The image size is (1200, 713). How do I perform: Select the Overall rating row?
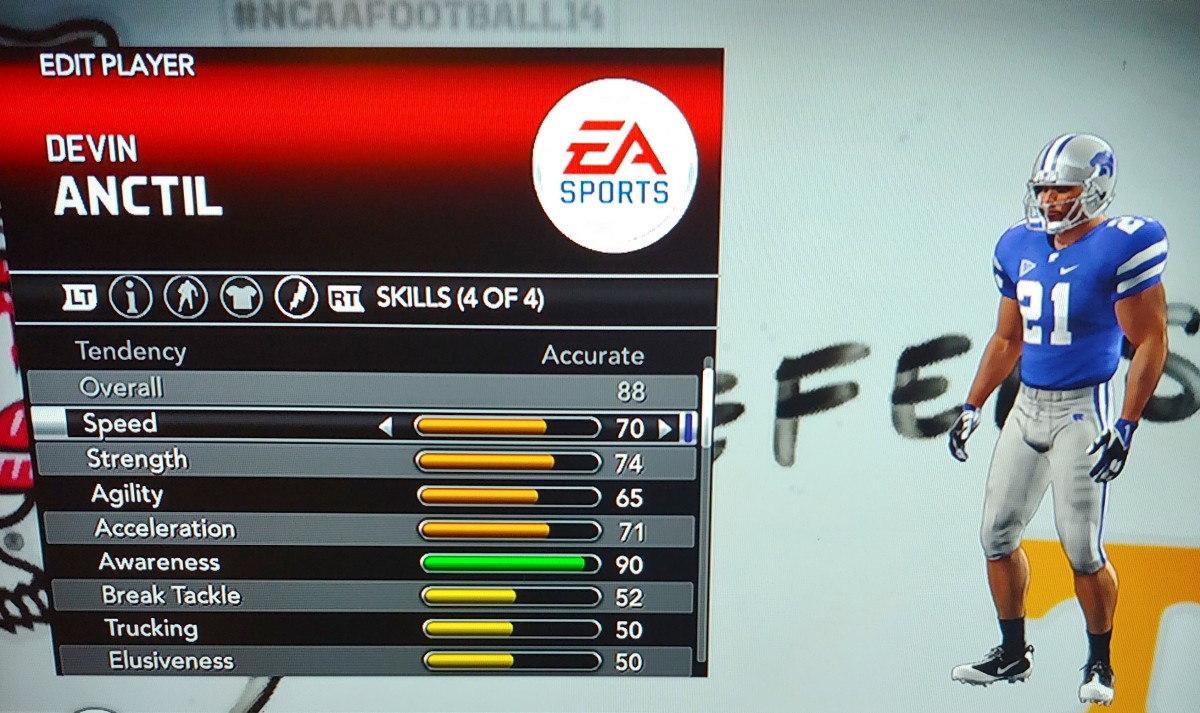coord(360,389)
